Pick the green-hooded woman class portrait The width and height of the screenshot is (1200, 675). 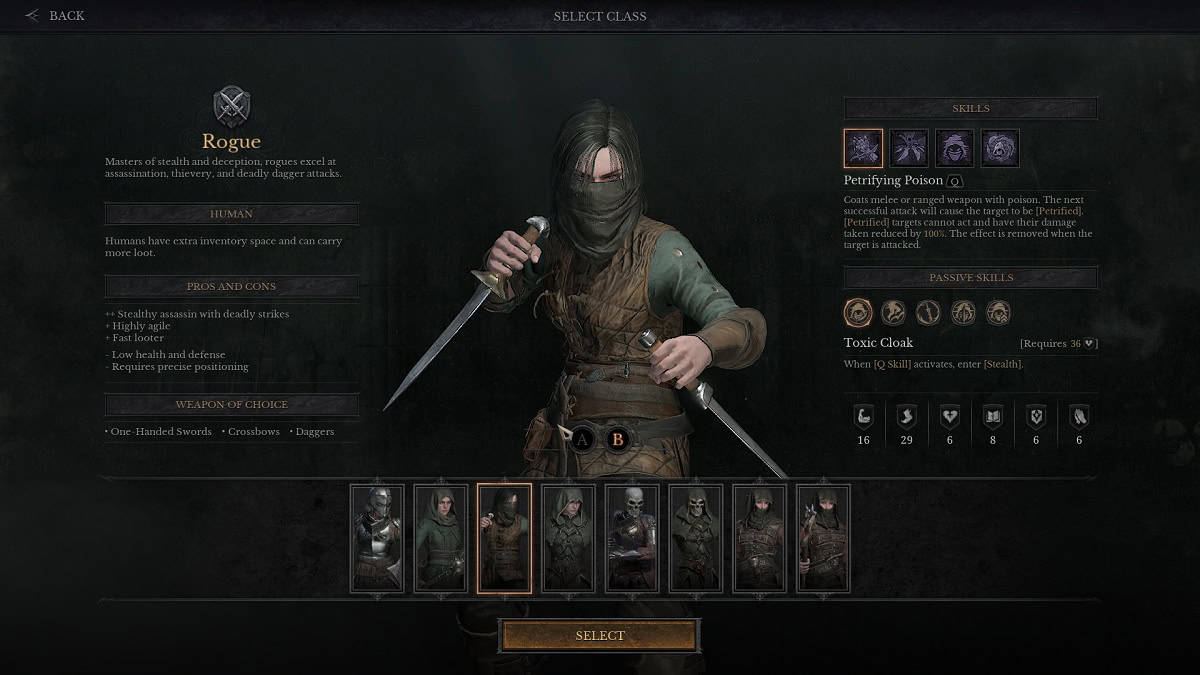441,538
